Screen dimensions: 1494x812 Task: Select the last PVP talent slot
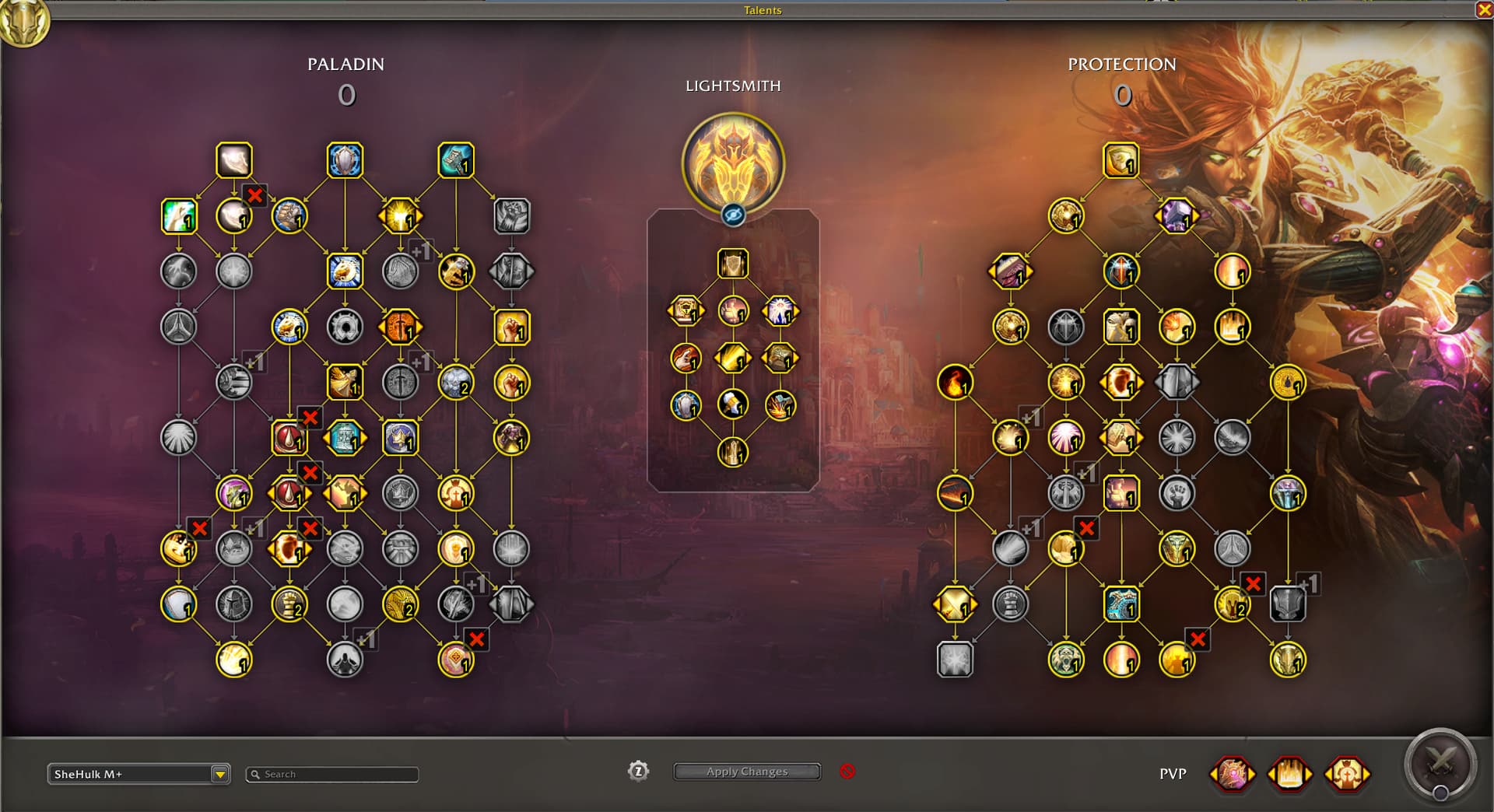(x=1347, y=774)
